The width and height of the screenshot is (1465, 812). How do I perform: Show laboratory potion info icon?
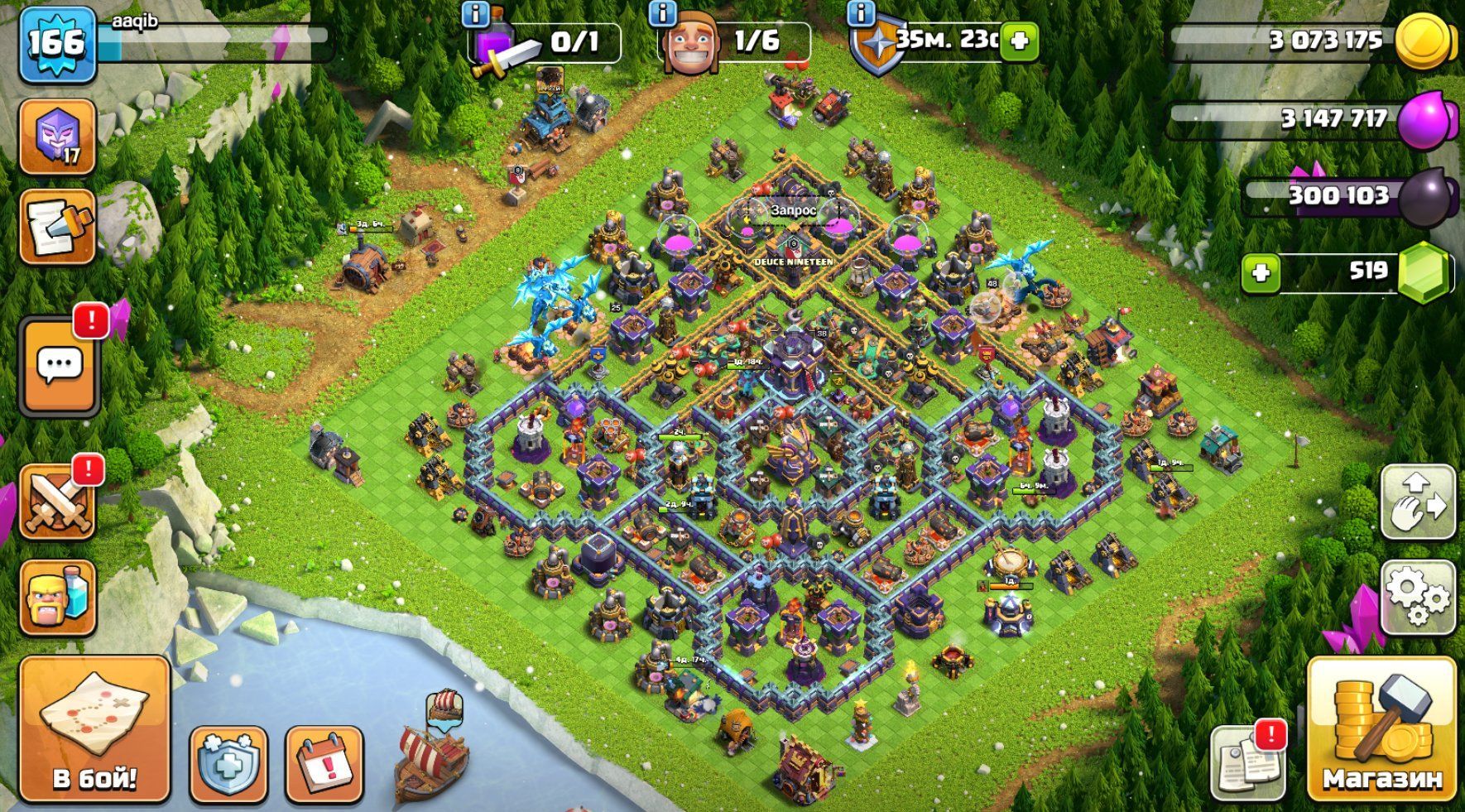[x=476, y=13]
